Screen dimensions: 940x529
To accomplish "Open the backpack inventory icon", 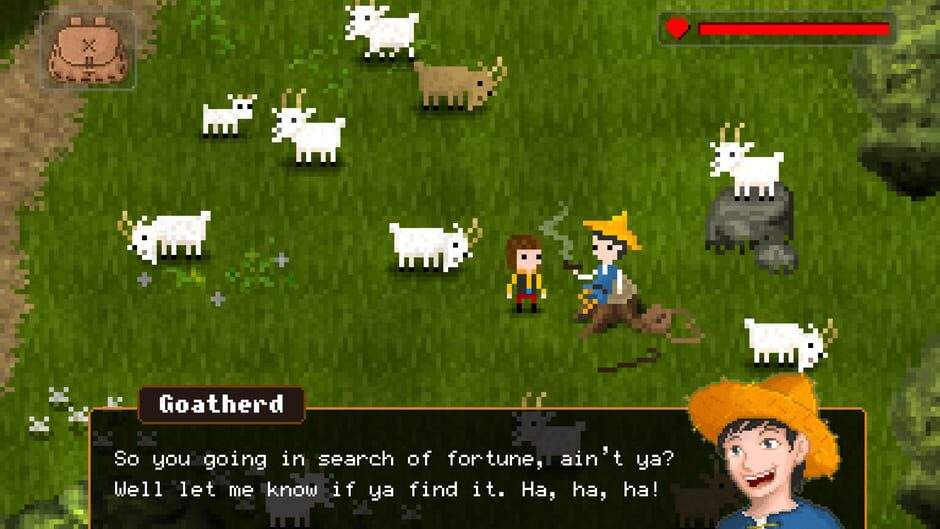I will coord(88,49).
